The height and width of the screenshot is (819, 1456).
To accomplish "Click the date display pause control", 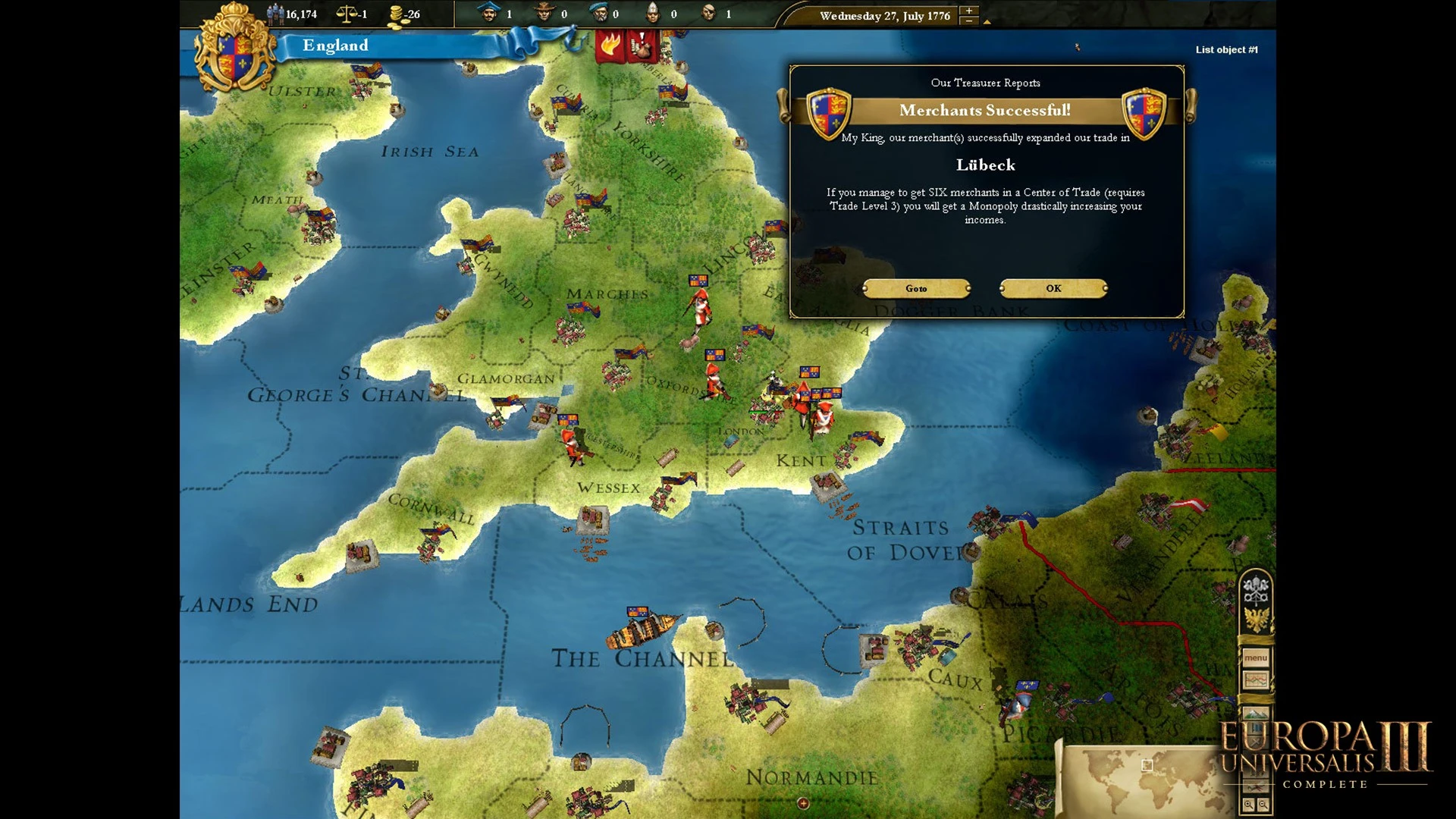I will coord(884,16).
